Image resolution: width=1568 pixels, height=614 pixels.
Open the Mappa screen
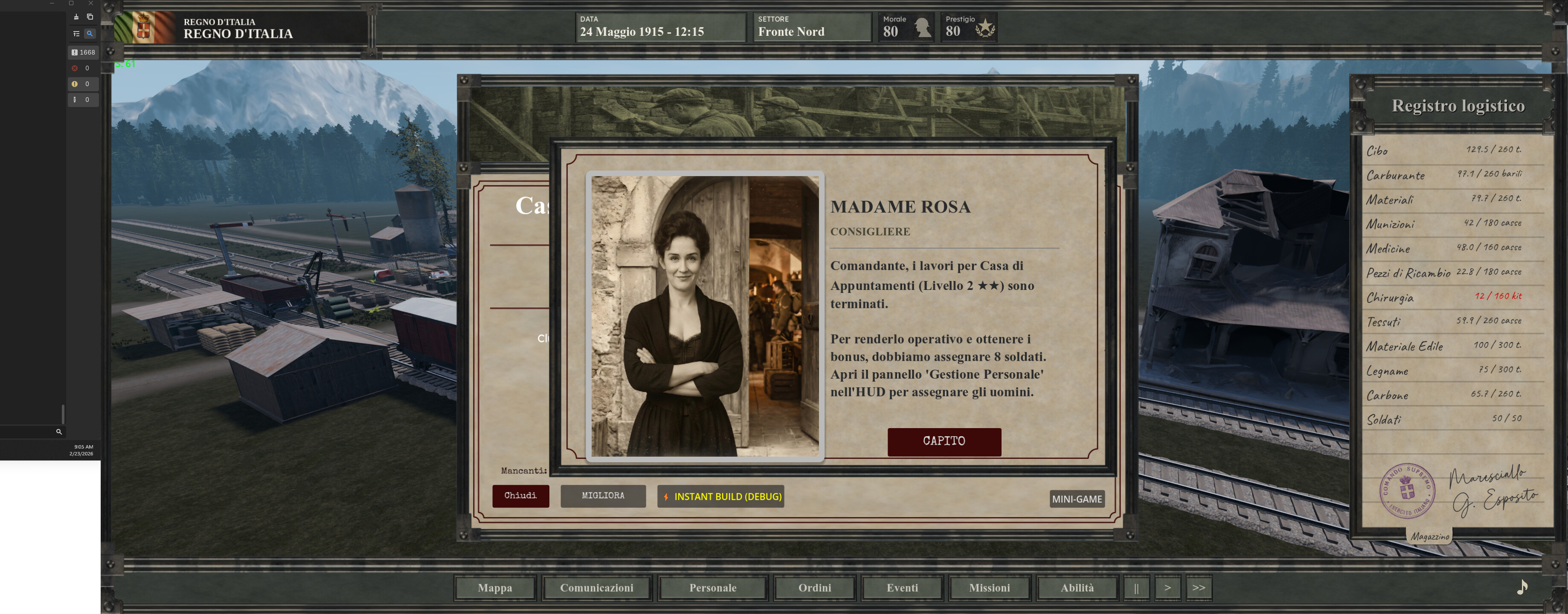(x=495, y=588)
